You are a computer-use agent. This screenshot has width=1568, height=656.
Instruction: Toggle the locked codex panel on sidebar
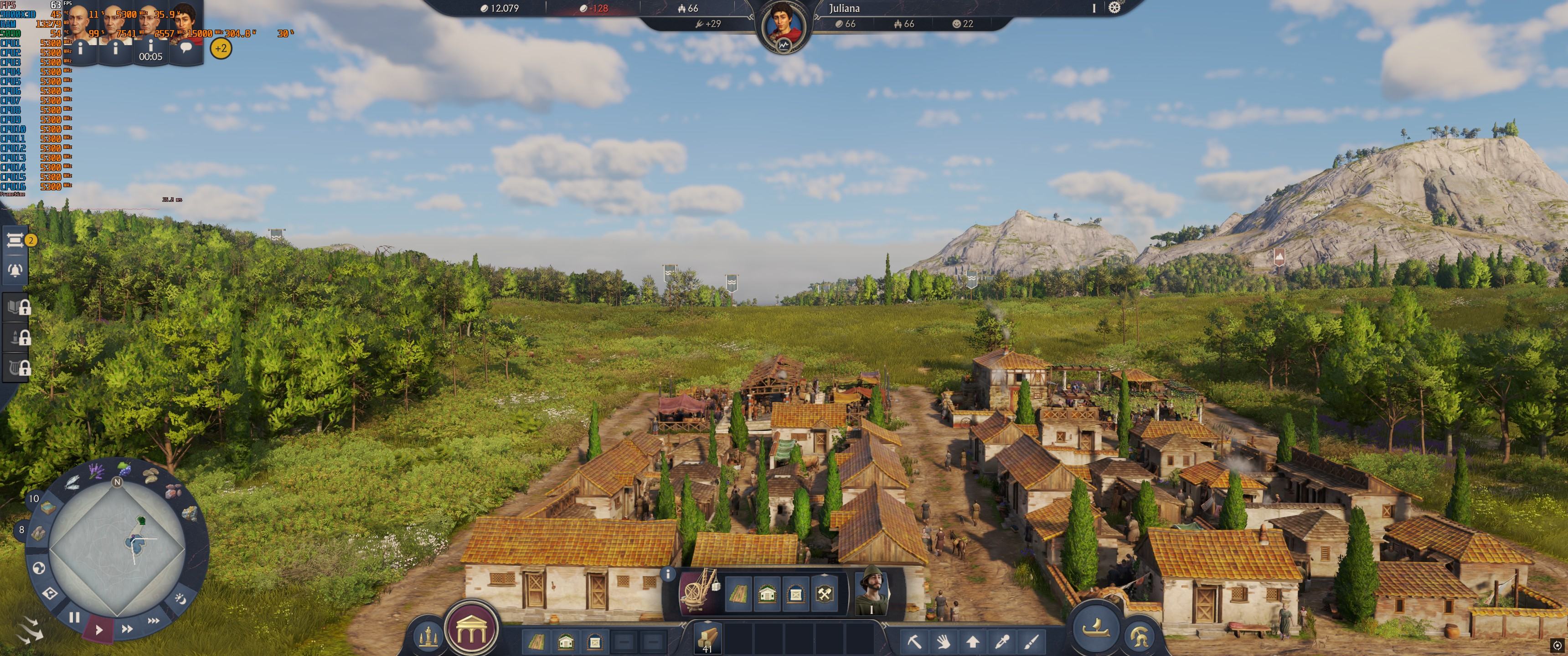tap(16, 307)
